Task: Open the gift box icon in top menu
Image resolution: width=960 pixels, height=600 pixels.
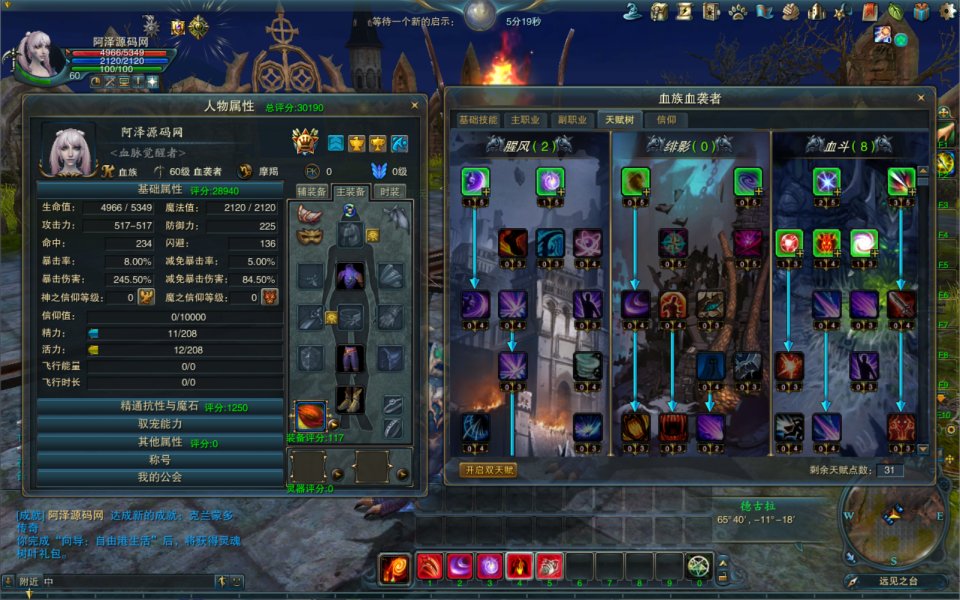Action: coord(920,12)
